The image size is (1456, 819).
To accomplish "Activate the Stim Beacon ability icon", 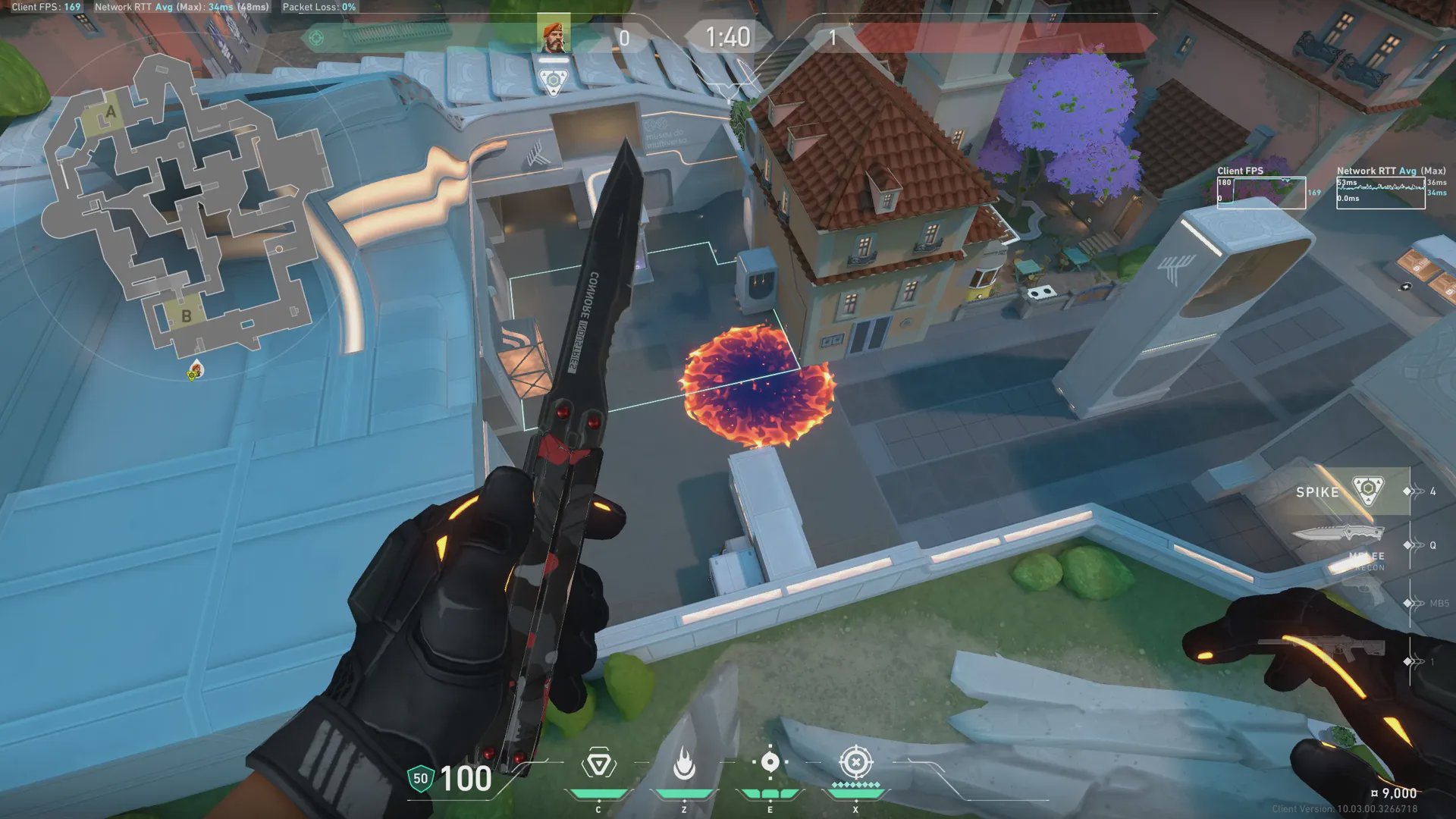I will (598, 764).
